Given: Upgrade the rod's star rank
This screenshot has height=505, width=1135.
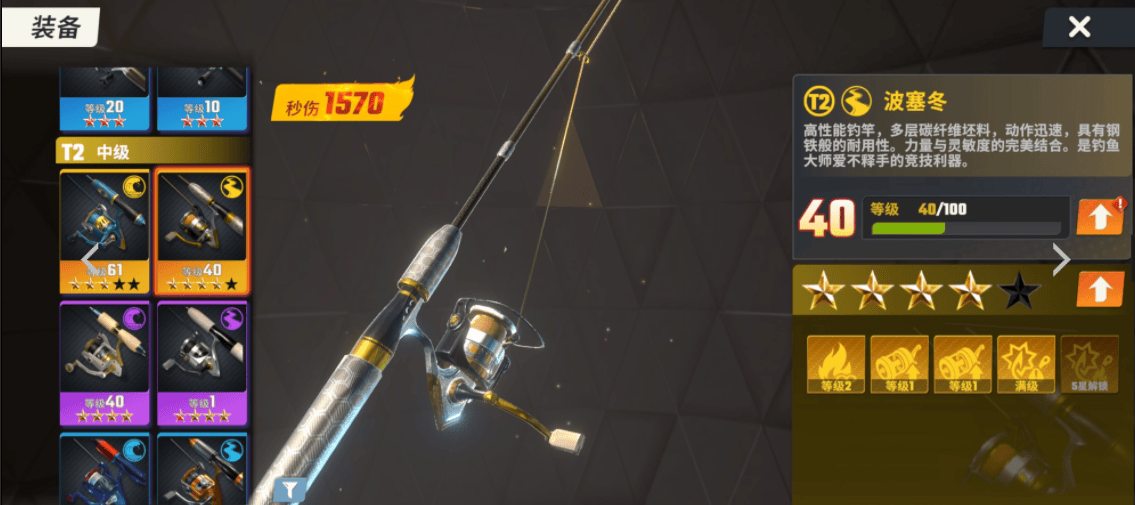Looking at the screenshot, I should 1099,290.
